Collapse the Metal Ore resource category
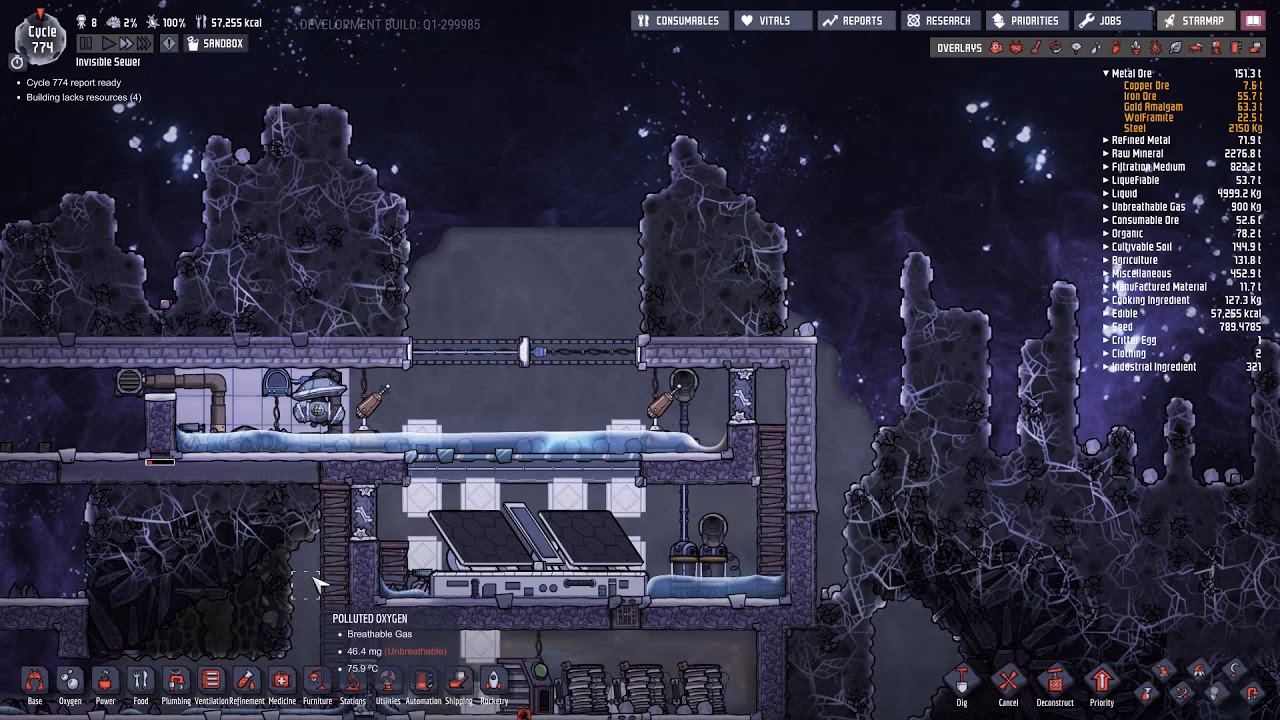This screenshot has width=1280, height=720. point(1106,74)
